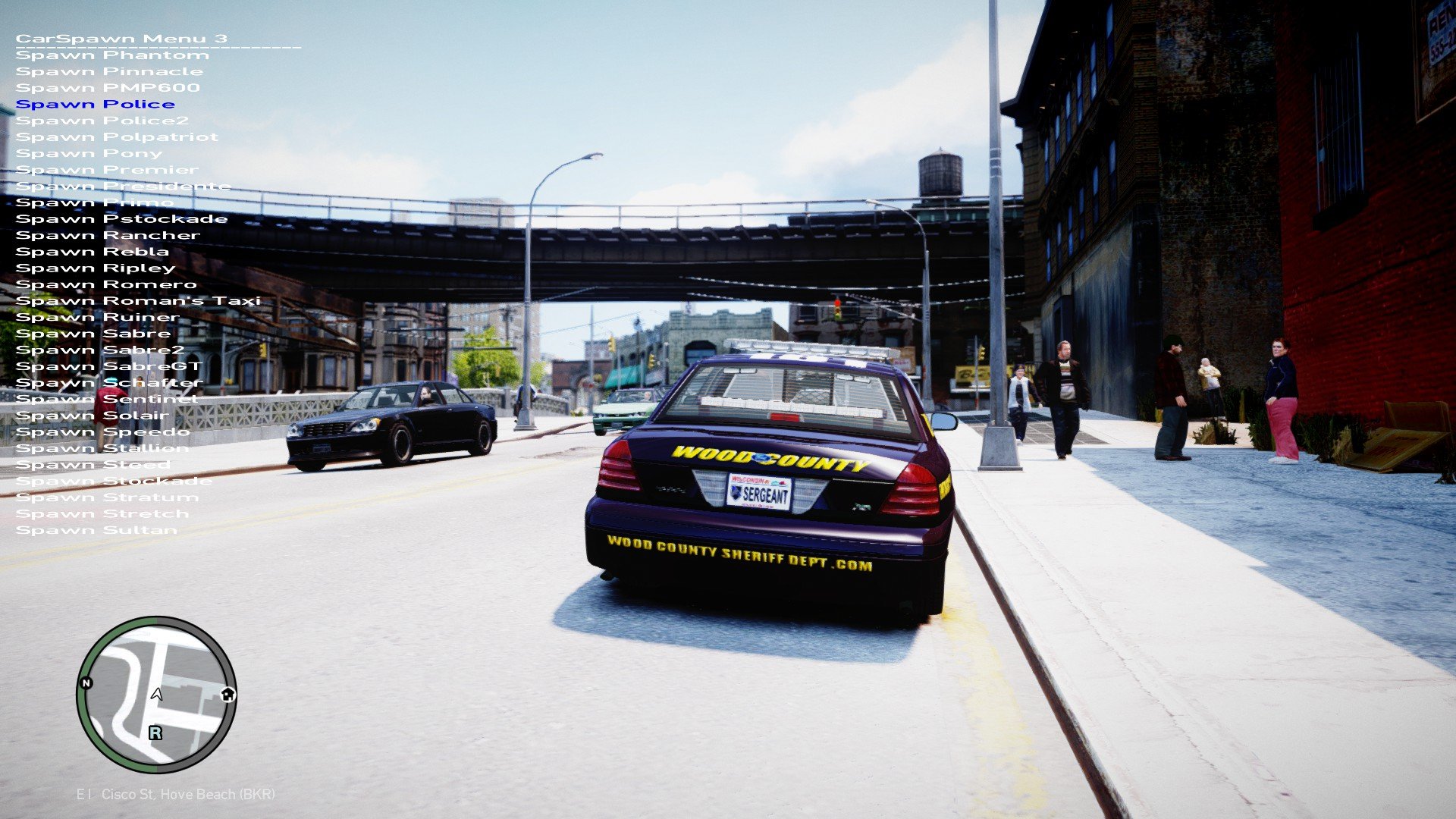
Task: Select Spawn Solair in the list
Action: pyautogui.click(x=93, y=416)
